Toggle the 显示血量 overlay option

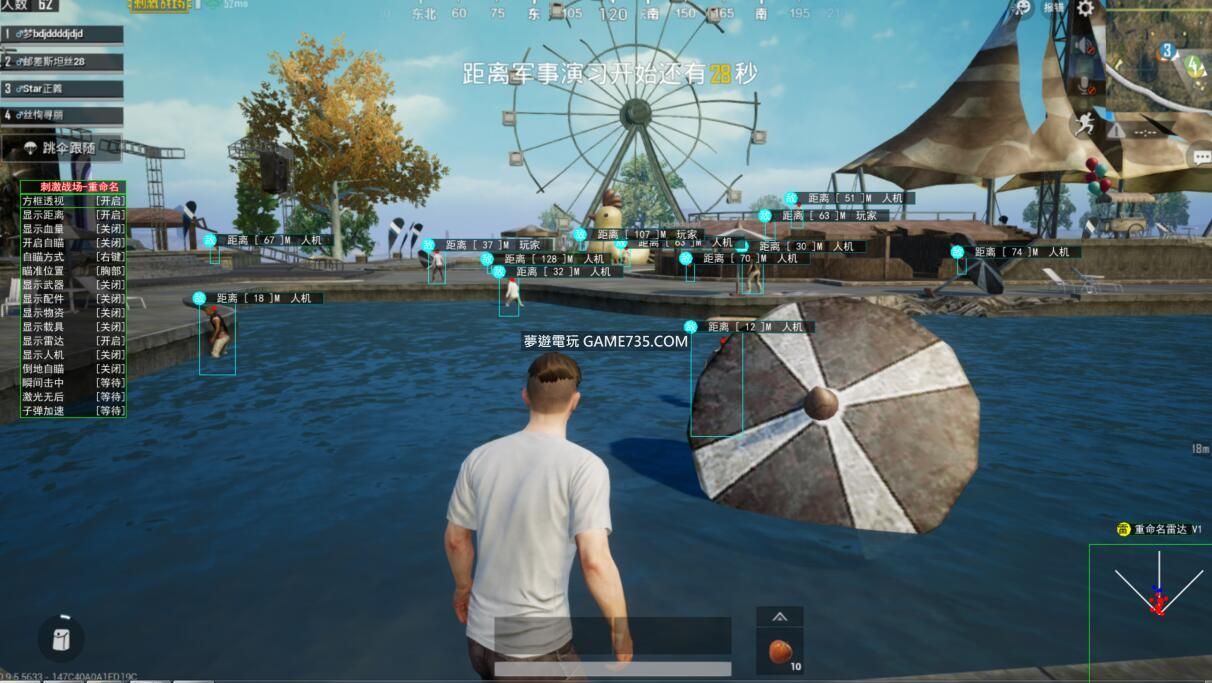73,229
